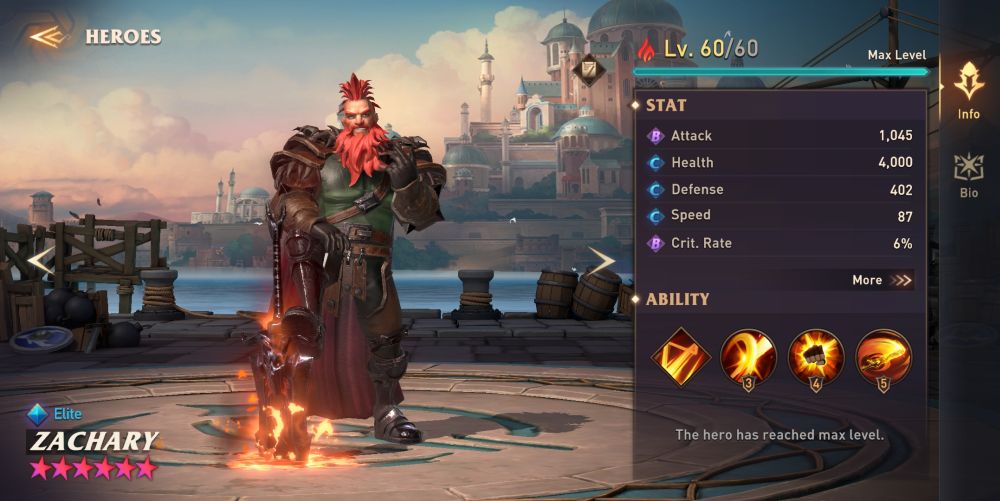View the next hero with right arrow

(x=600, y=262)
